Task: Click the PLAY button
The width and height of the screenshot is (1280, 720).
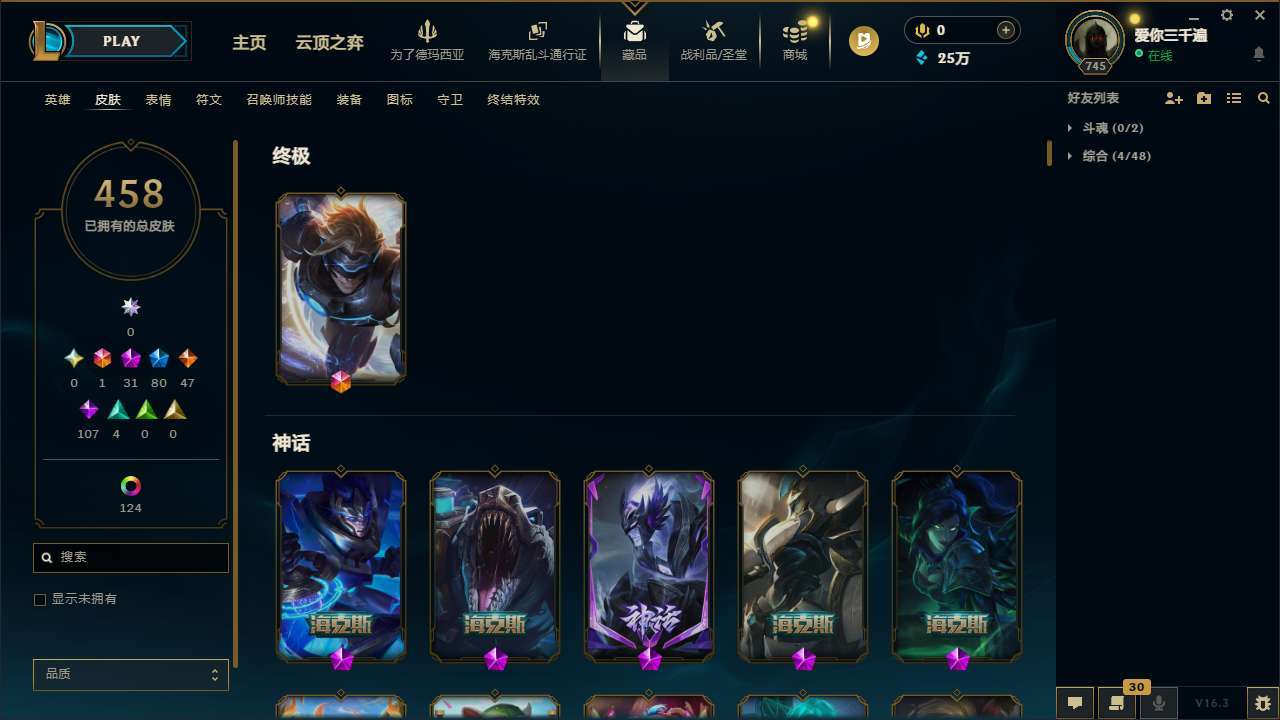Action: point(121,41)
